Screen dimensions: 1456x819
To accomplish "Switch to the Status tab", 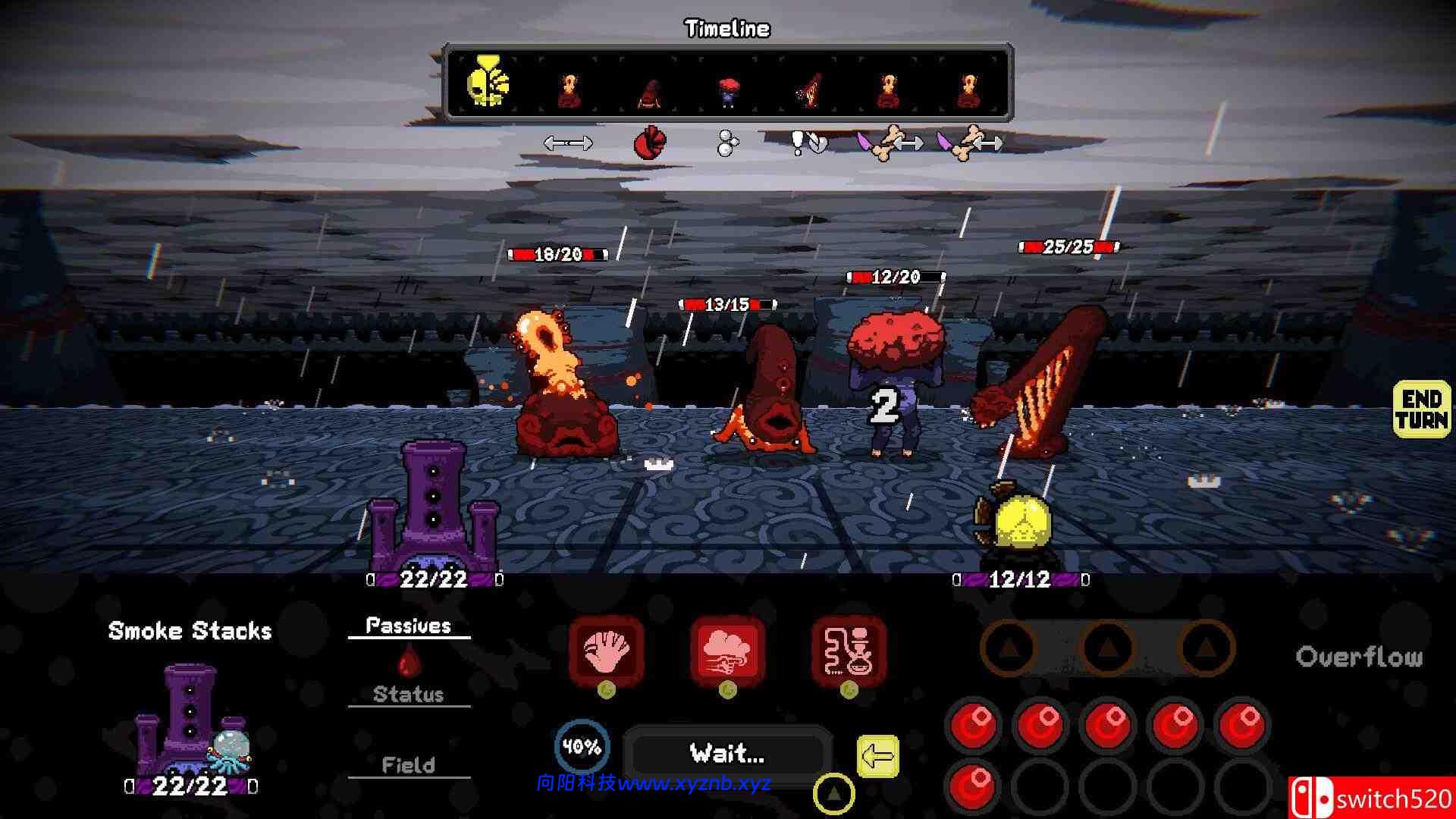I will pyautogui.click(x=409, y=692).
